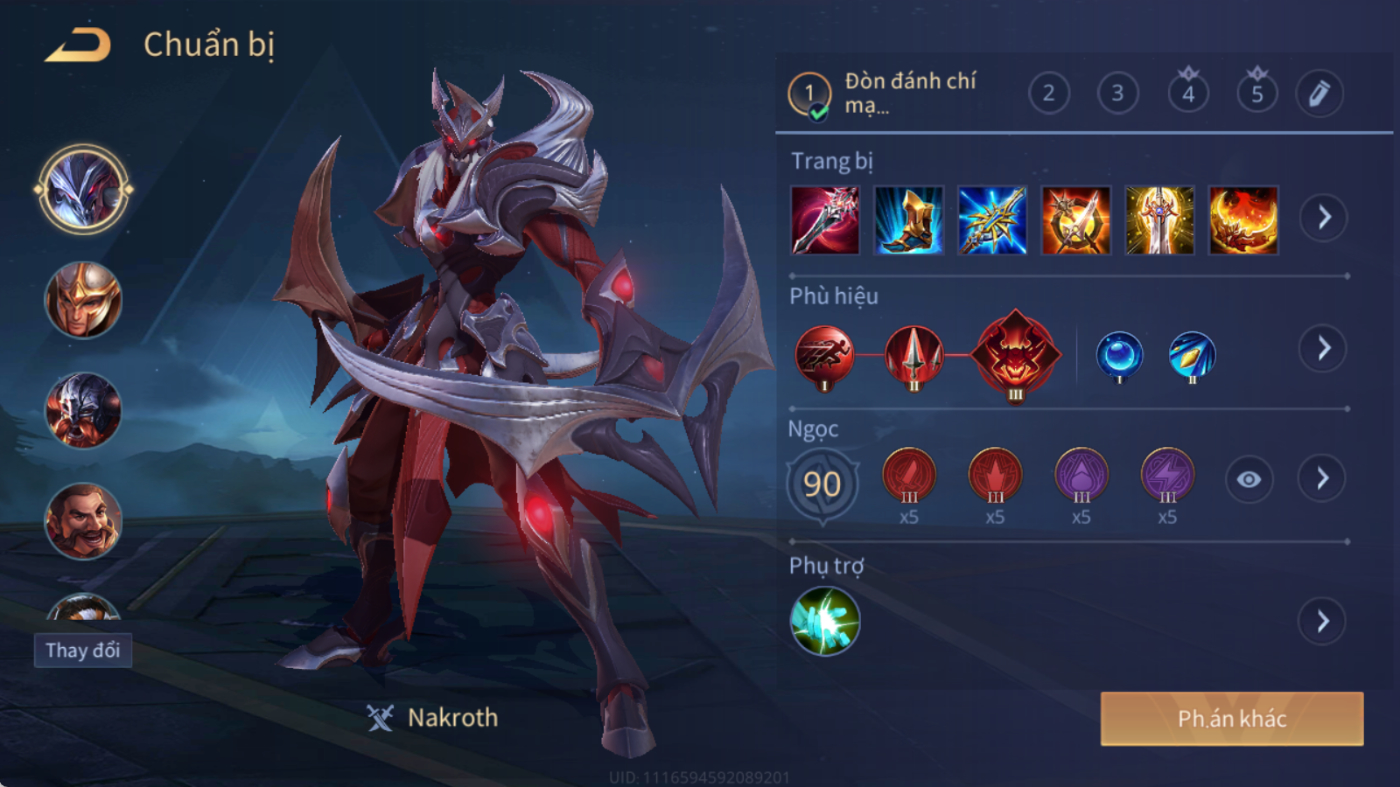Edit the build with the pencil icon

pyautogui.click(x=1319, y=94)
